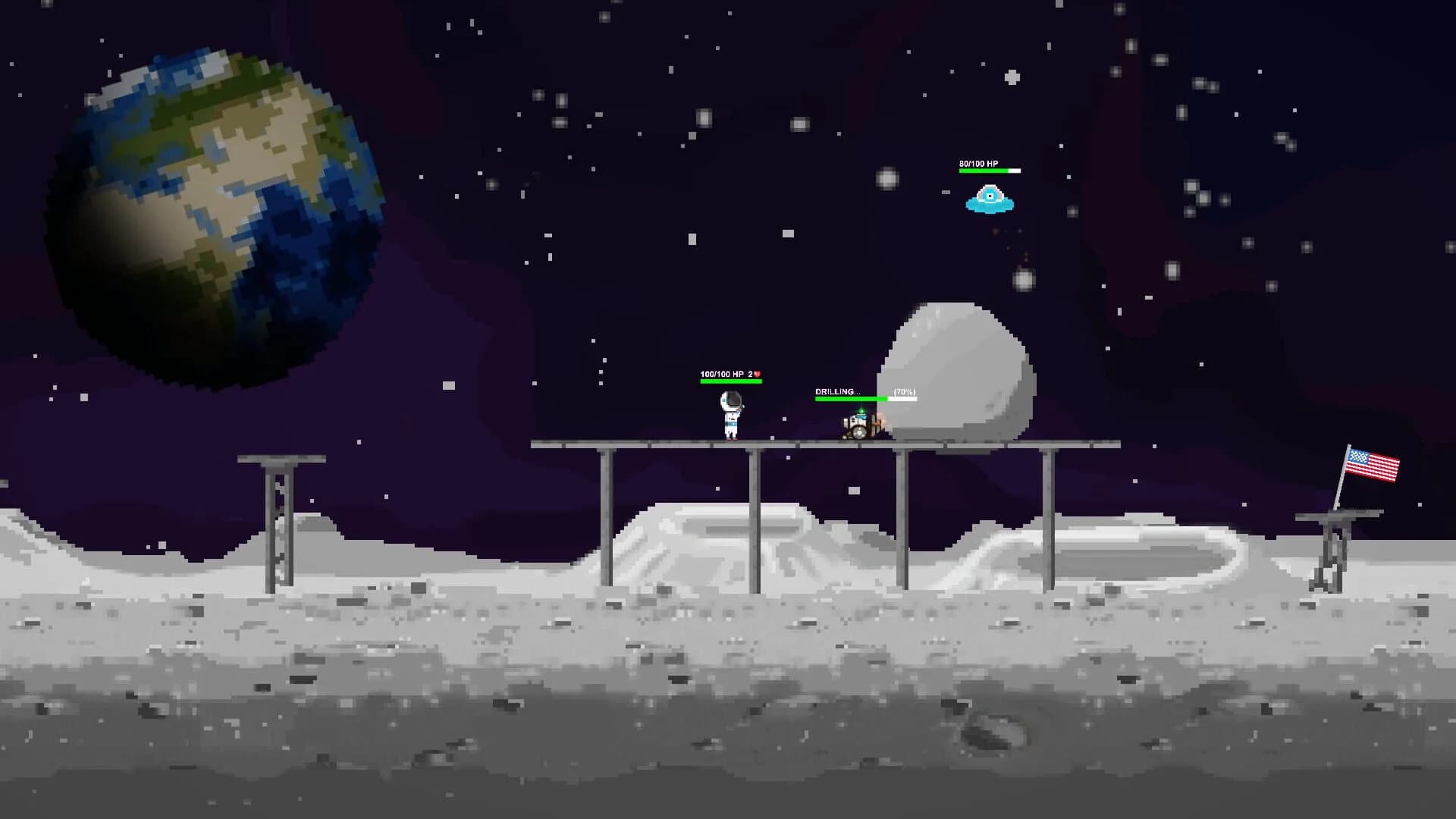Click the 100/100 HP text label
This screenshot has width=1456, height=819.
(x=722, y=374)
